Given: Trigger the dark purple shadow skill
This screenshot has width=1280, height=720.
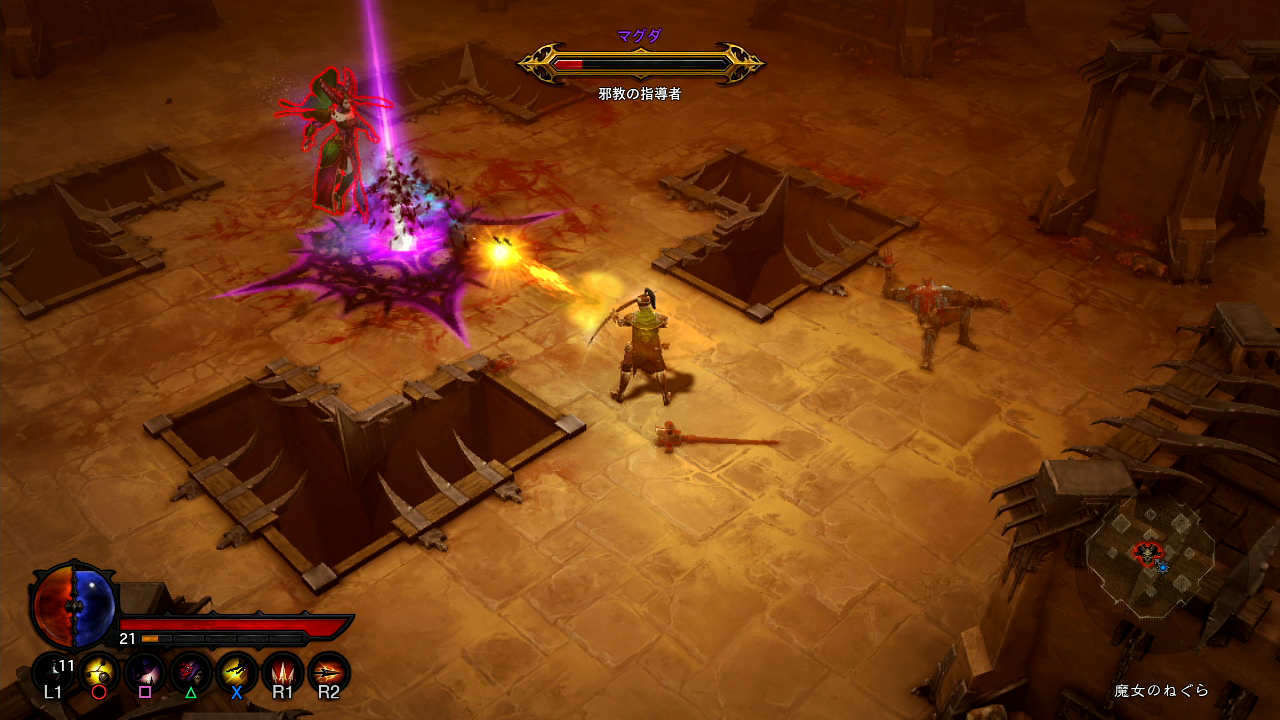Looking at the screenshot, I should point(145,671).
